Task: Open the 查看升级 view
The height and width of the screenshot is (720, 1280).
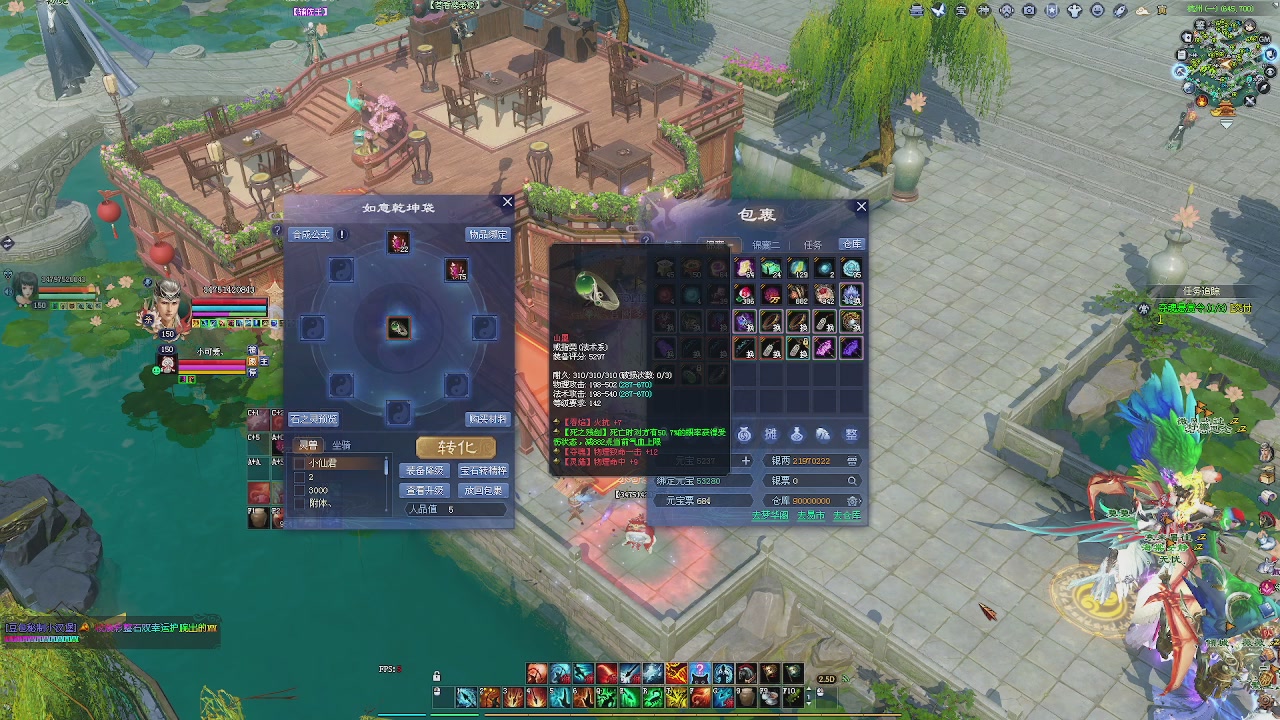Action: 425,491
